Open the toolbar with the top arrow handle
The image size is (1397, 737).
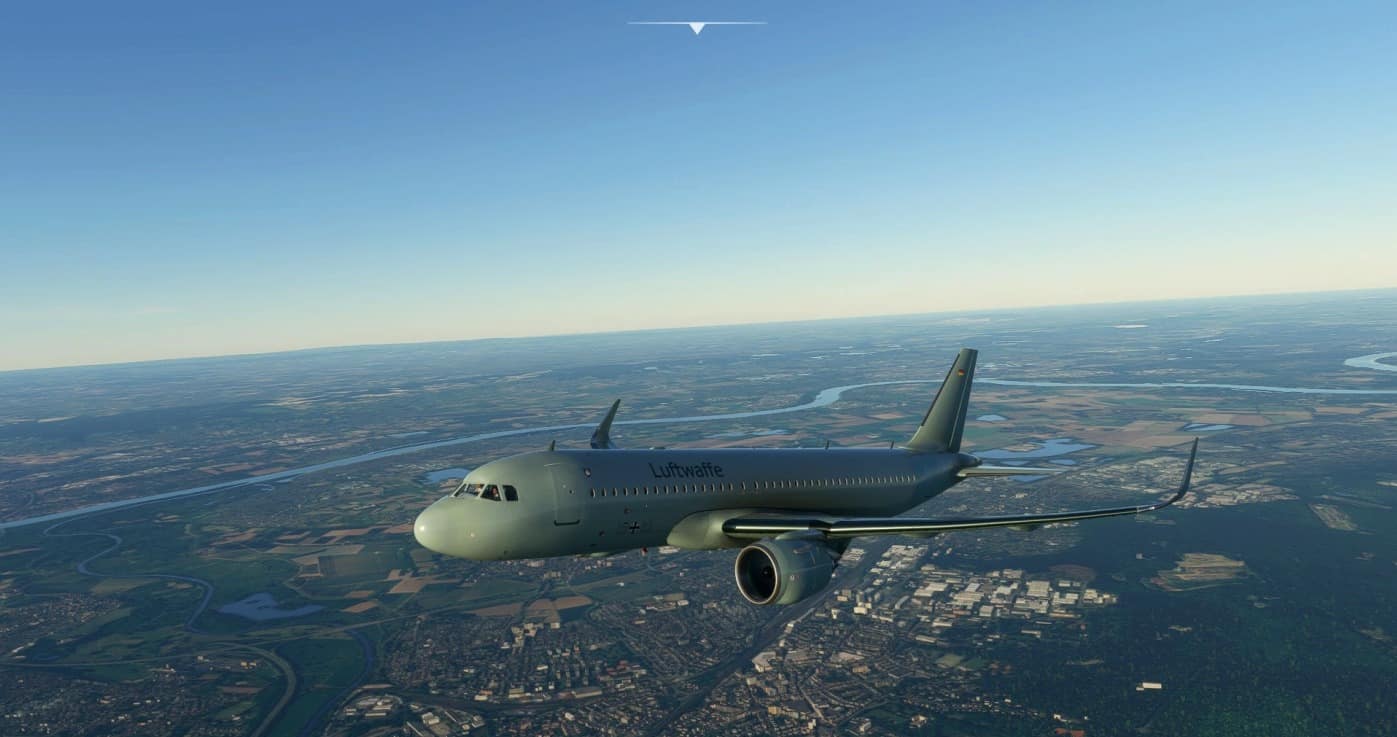click(697, 27)
